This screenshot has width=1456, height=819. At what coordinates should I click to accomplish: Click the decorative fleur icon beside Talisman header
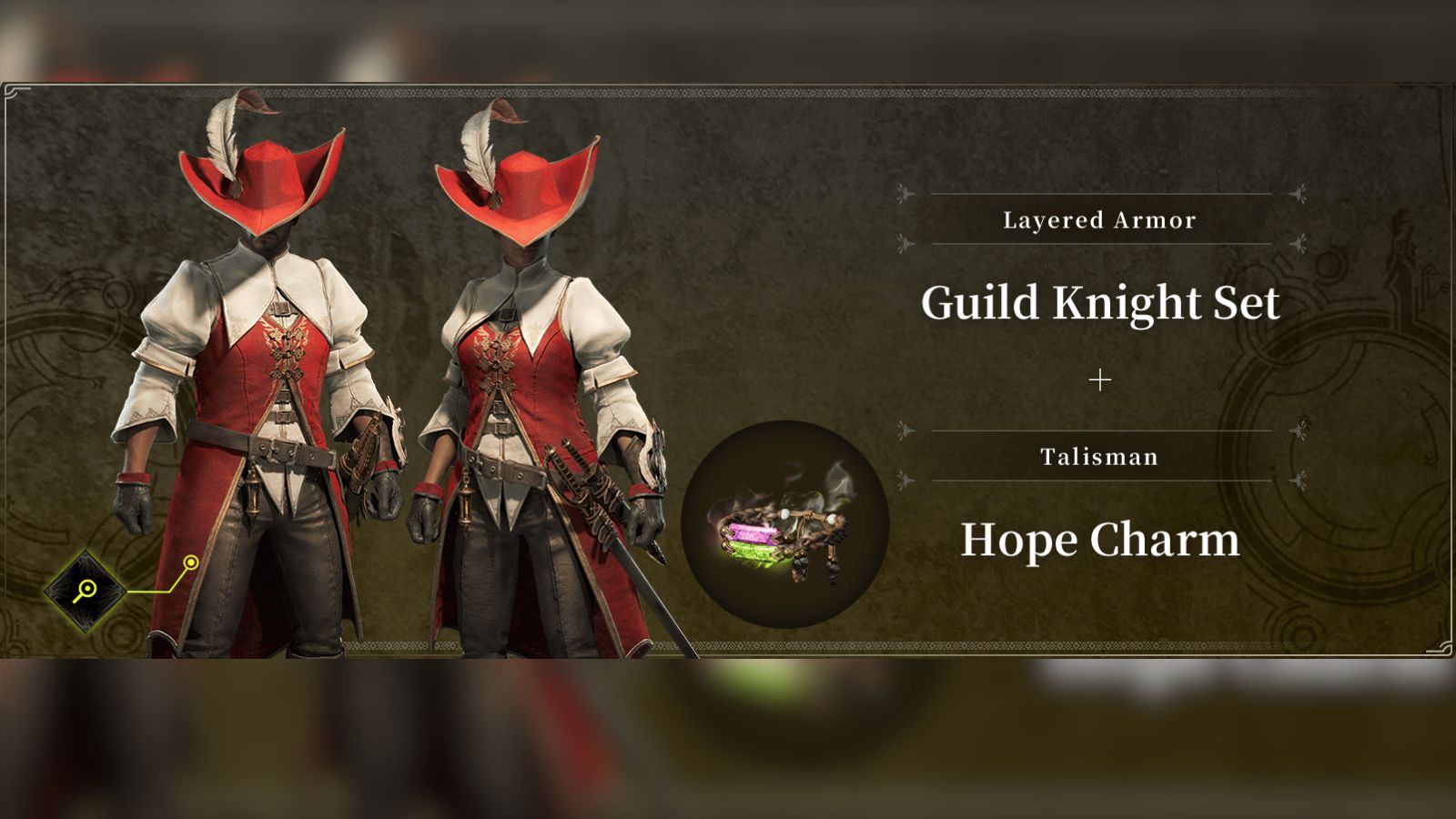[904, 428]
